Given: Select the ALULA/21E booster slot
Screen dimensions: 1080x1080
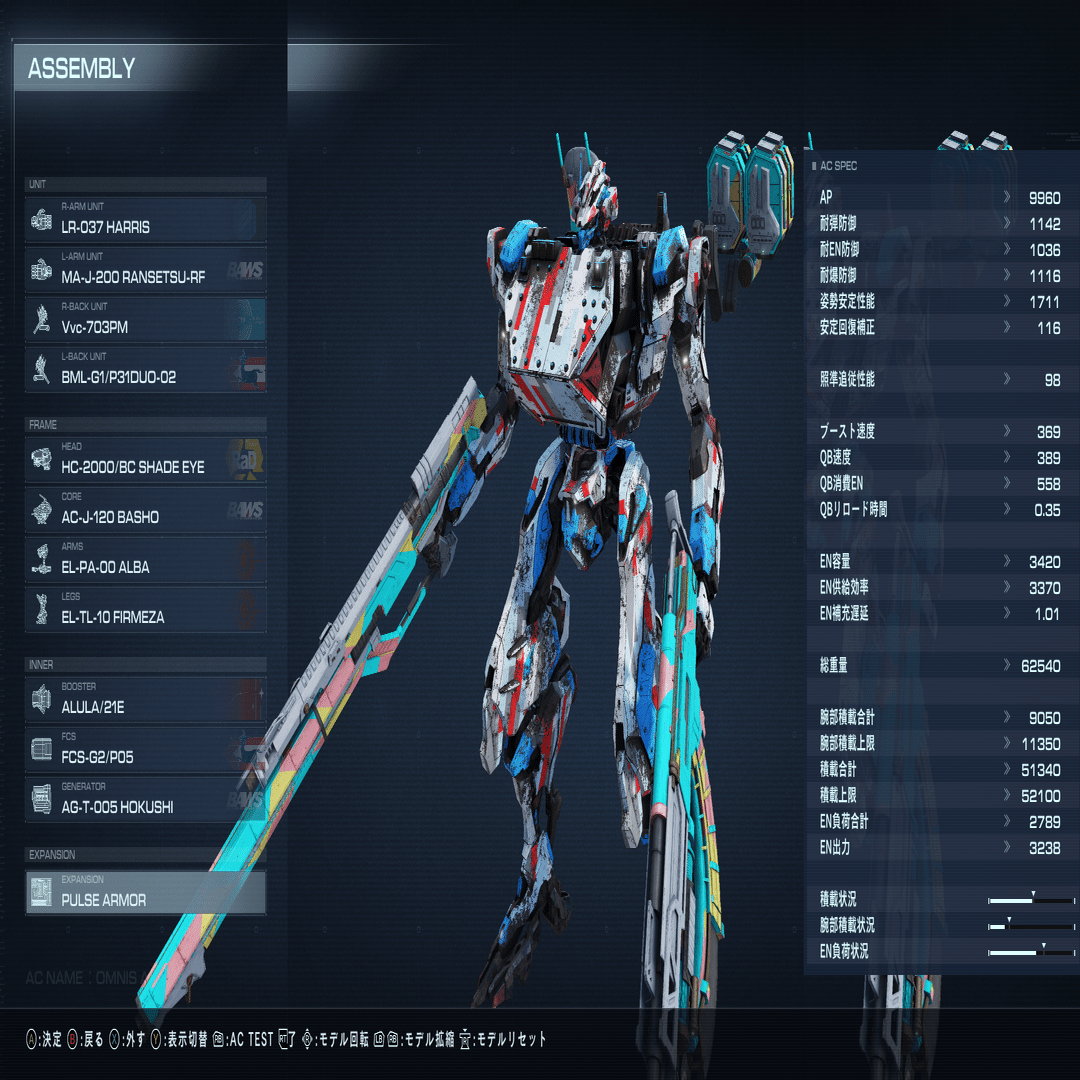Looking at the screenshot, I should [x=146, y=700].
